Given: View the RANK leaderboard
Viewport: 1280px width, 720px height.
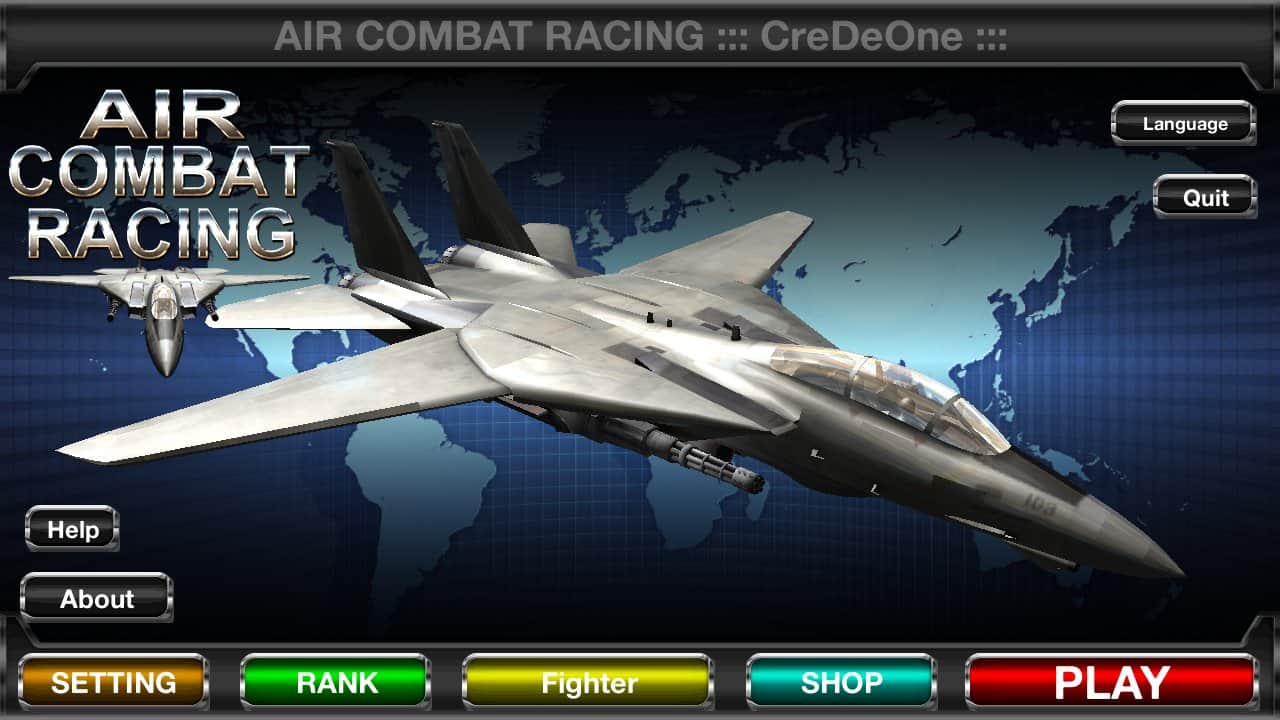Looking at the screenshot, I should point(336,684).
